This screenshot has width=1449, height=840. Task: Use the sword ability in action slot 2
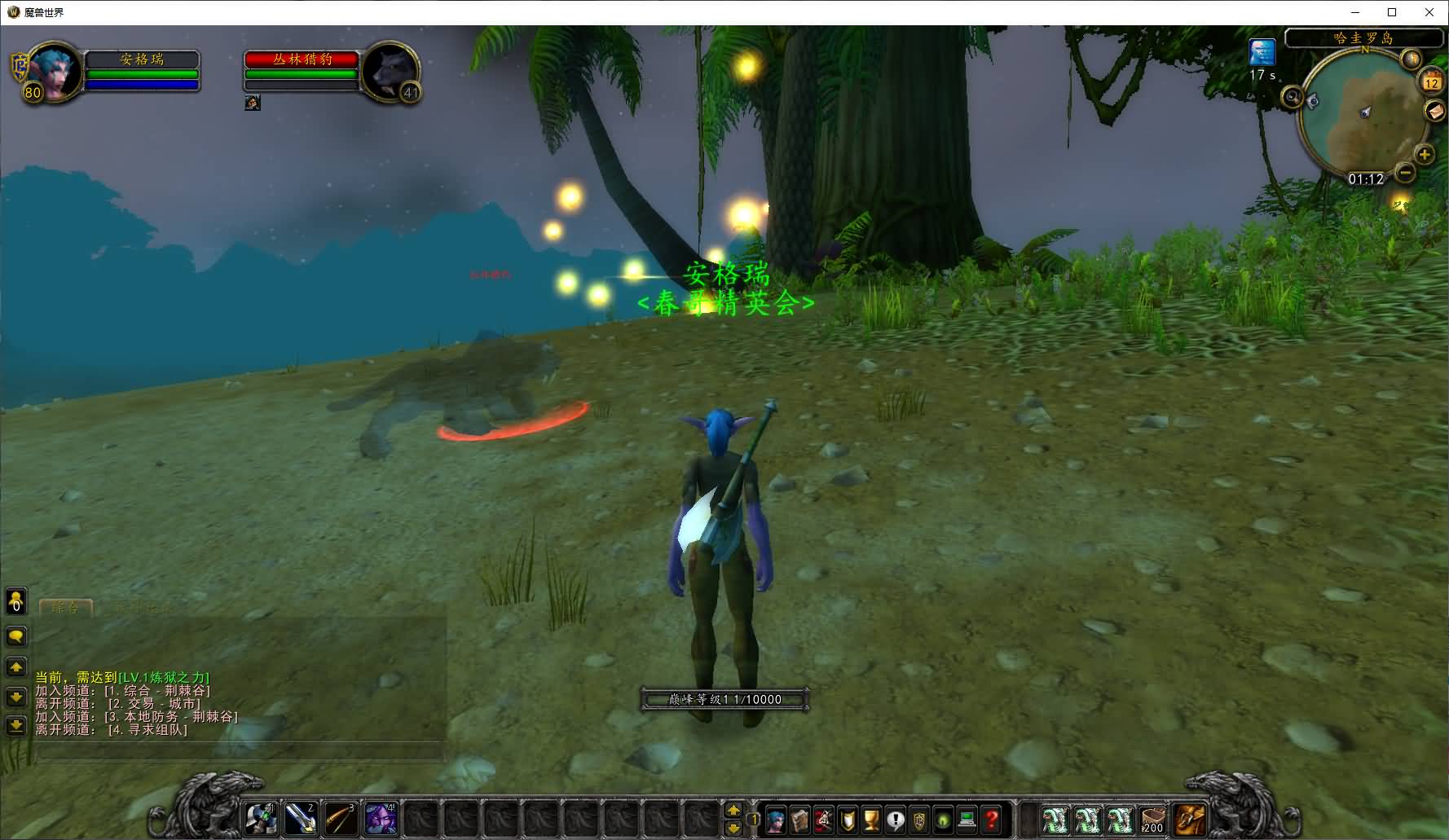pyautogui.click(x=301, y=819)
